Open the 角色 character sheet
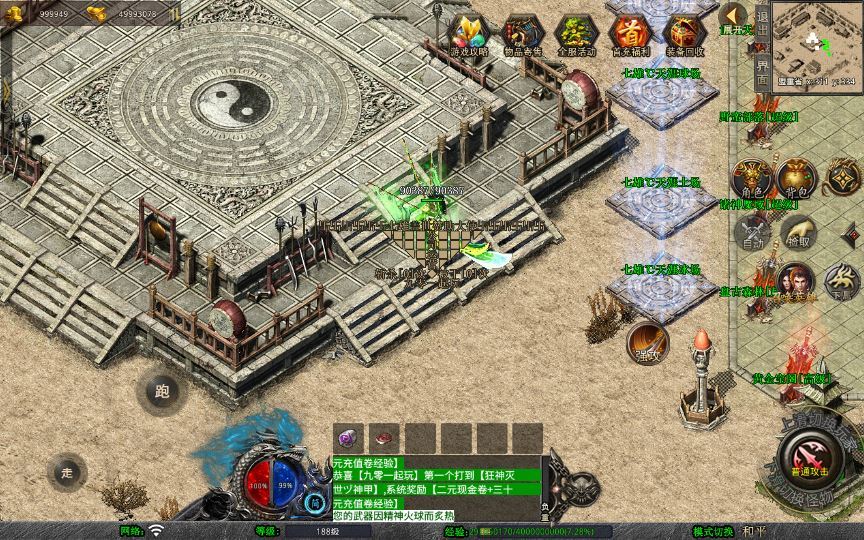Screen dimensions: 864x540 [752, 180]
